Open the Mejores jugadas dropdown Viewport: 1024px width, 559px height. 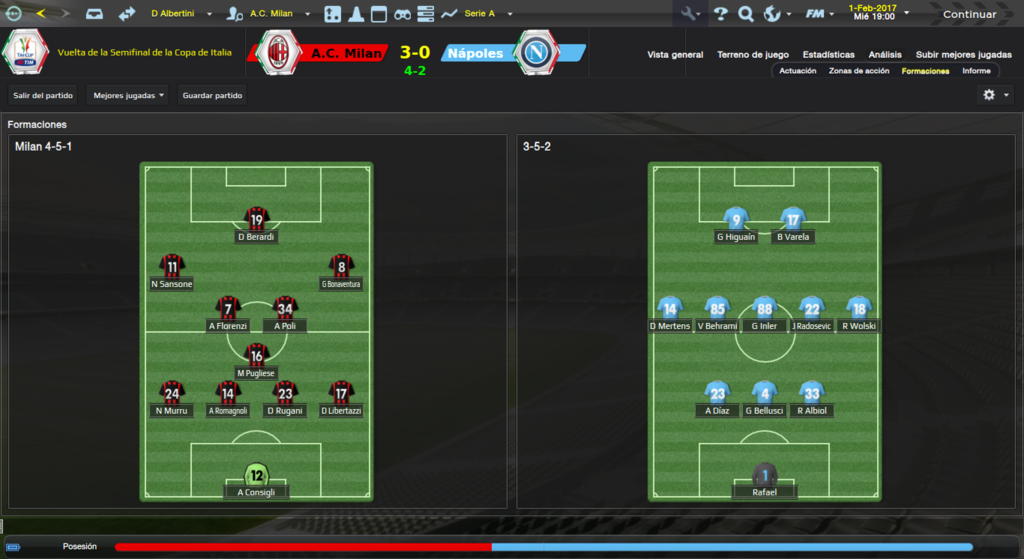[x=128, y=96]
